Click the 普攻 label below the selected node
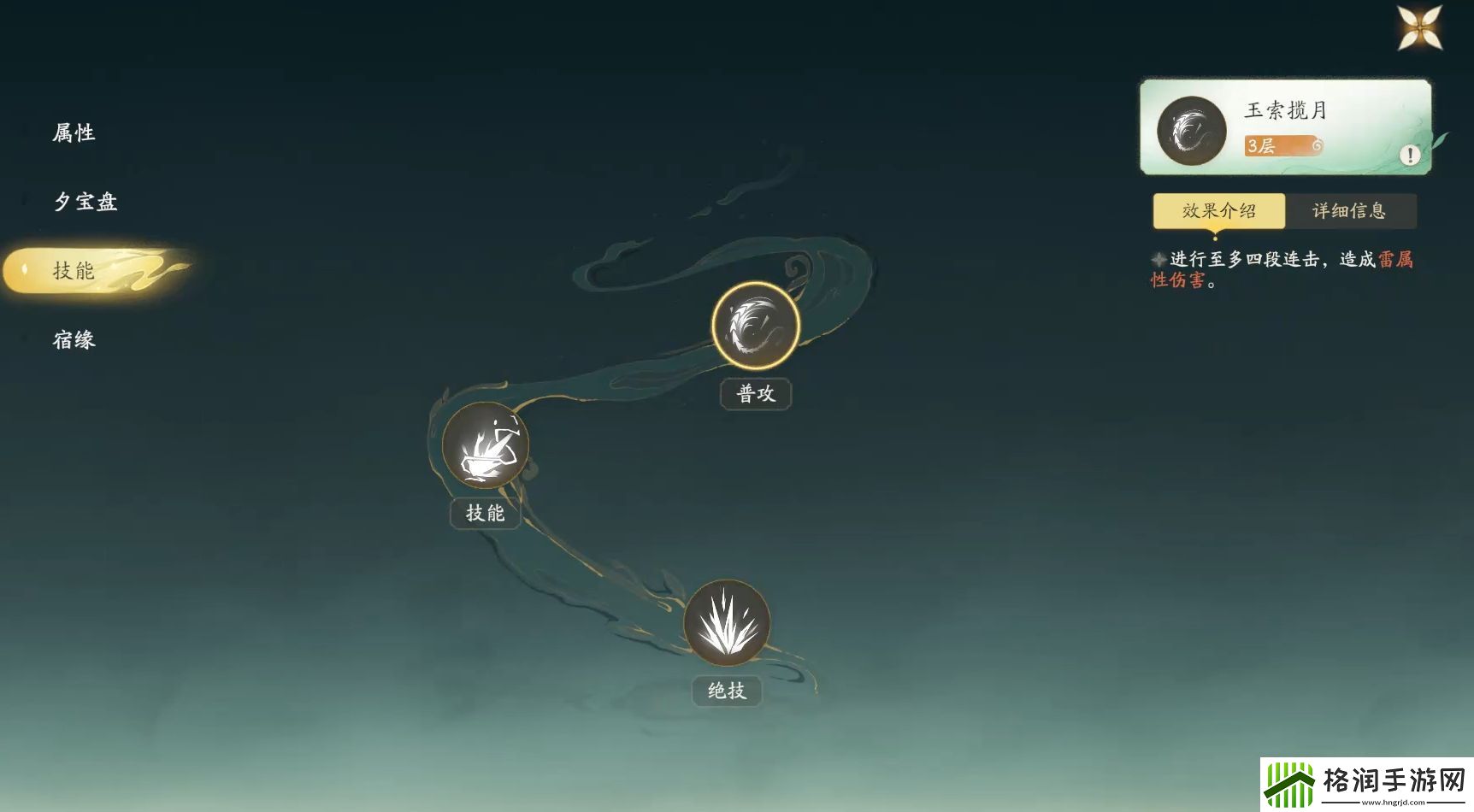Viewport: 1474px width, 812px height. pyautogui.click(x=754, y=393)
